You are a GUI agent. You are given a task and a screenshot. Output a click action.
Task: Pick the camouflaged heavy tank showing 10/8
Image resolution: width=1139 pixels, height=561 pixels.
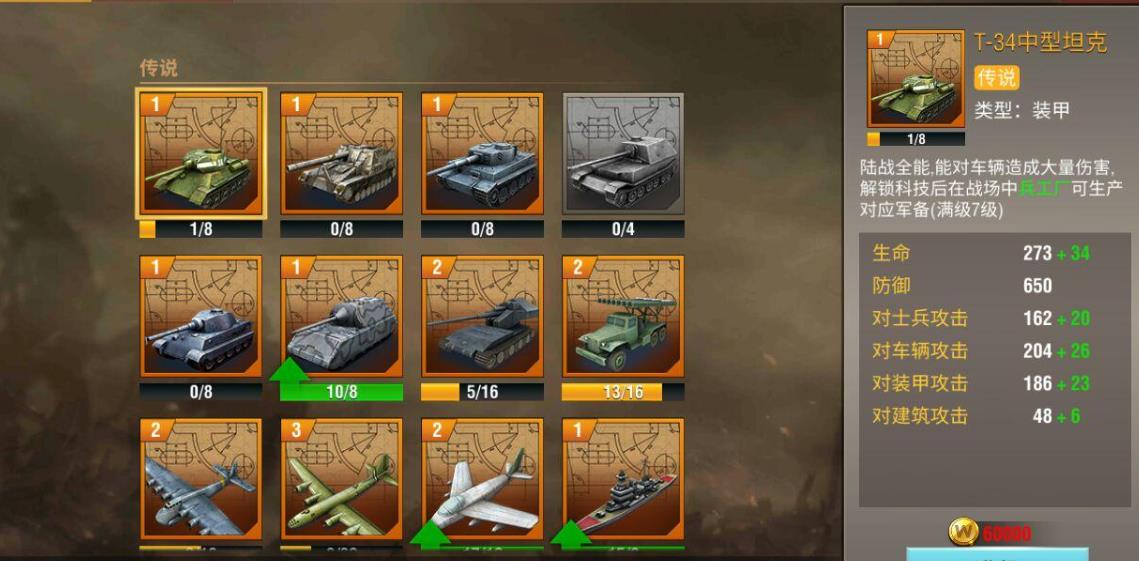[x=342, y=316]
